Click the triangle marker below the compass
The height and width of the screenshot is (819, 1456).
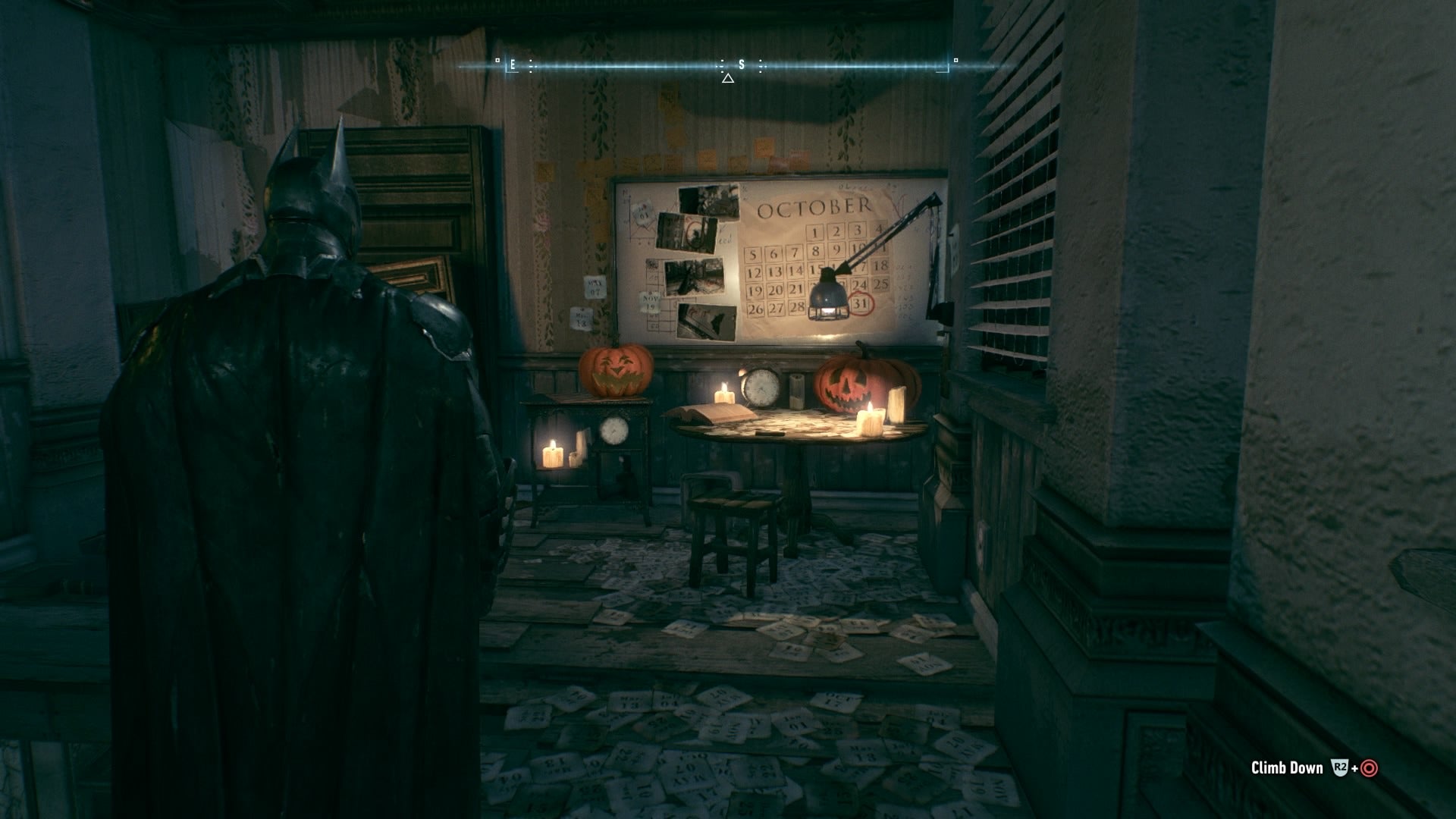point(729,79)
